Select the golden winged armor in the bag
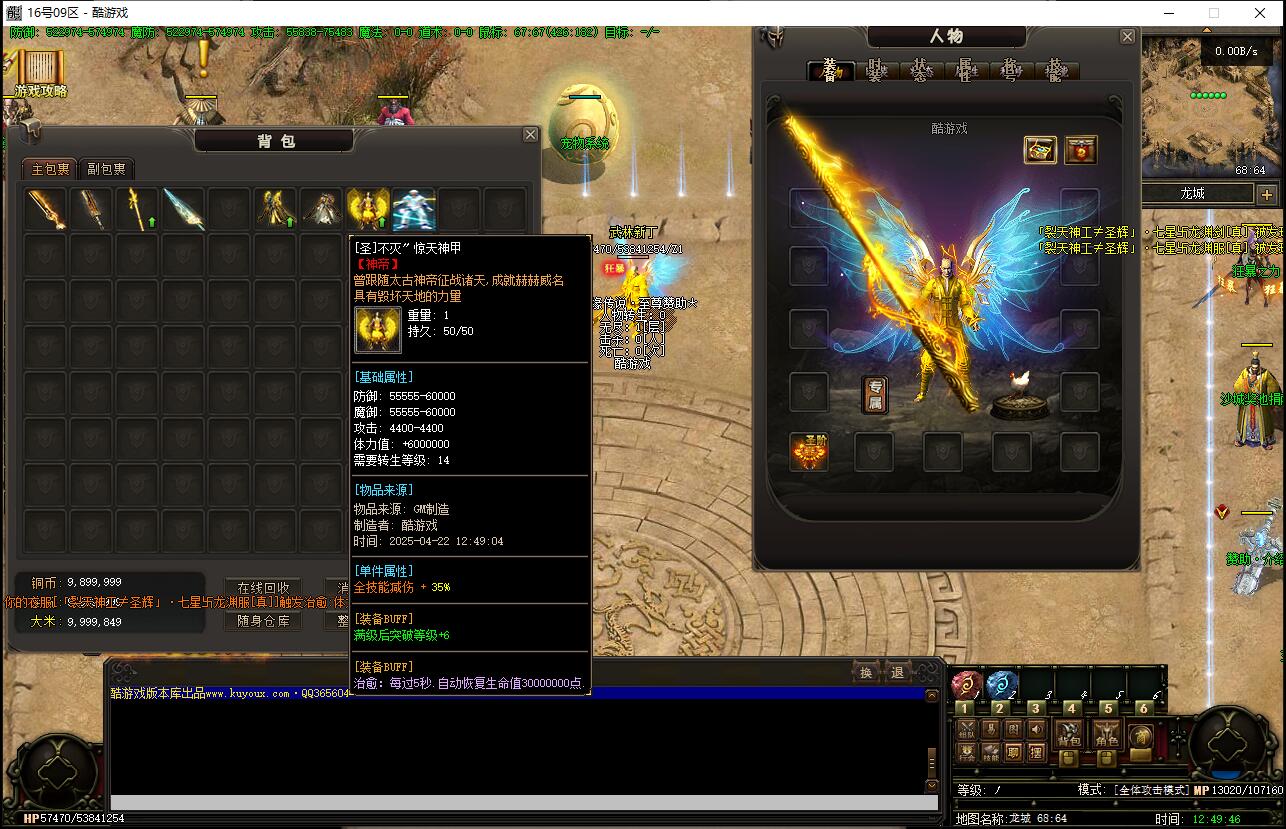The width and height of the screenshot is (1286, 829). 368,209
